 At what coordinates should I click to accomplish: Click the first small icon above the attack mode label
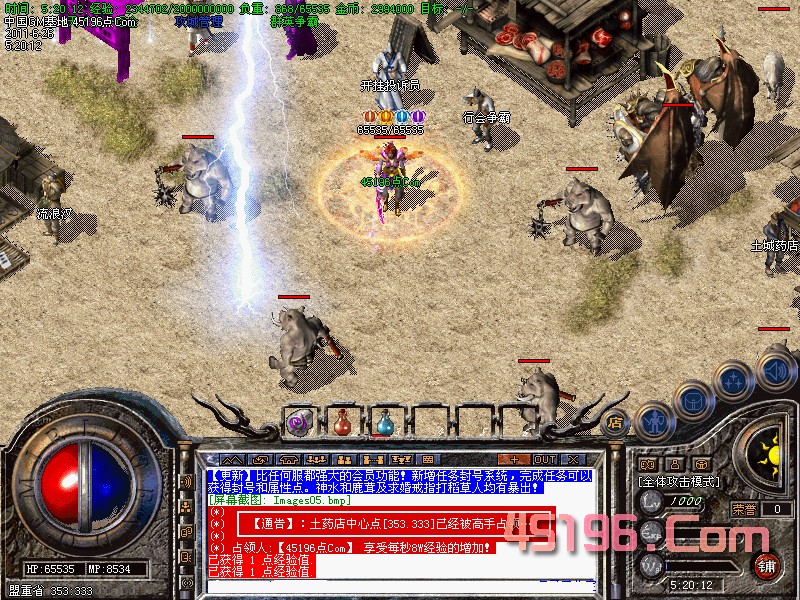(x=647, y=465)
